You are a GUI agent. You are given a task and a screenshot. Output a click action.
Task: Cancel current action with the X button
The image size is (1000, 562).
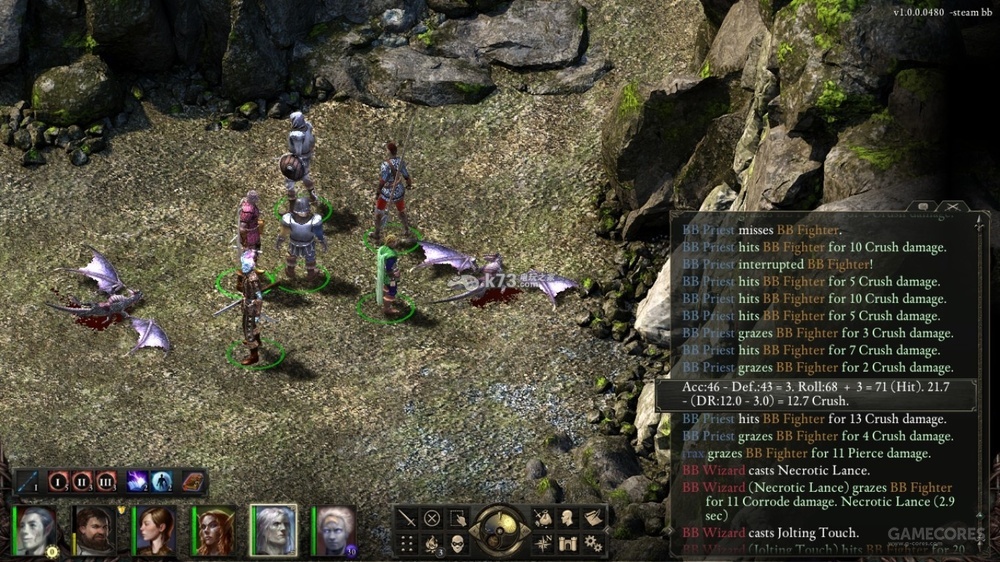click(x=432, y=518)
